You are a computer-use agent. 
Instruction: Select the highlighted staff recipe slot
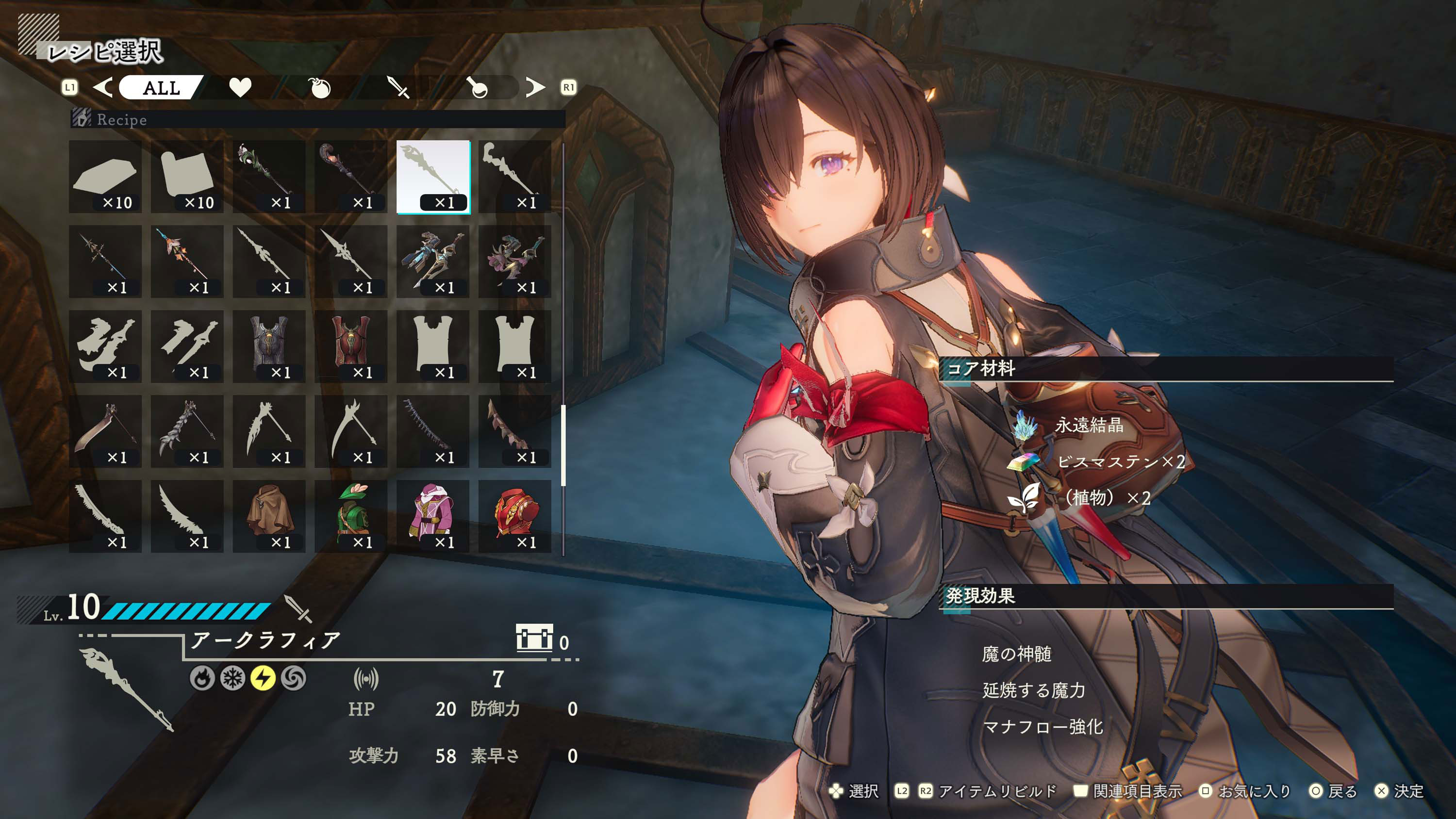pos(433,177)
